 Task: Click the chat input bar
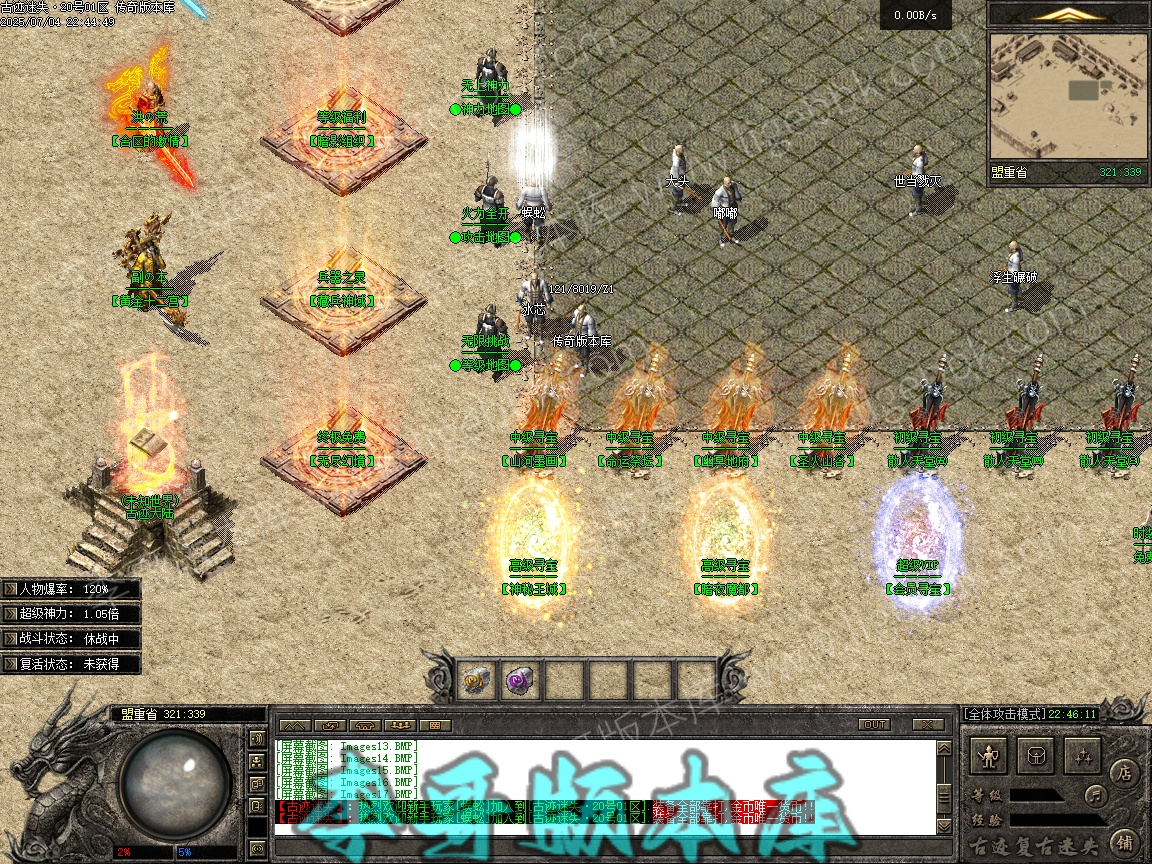[x=600, y=845]
